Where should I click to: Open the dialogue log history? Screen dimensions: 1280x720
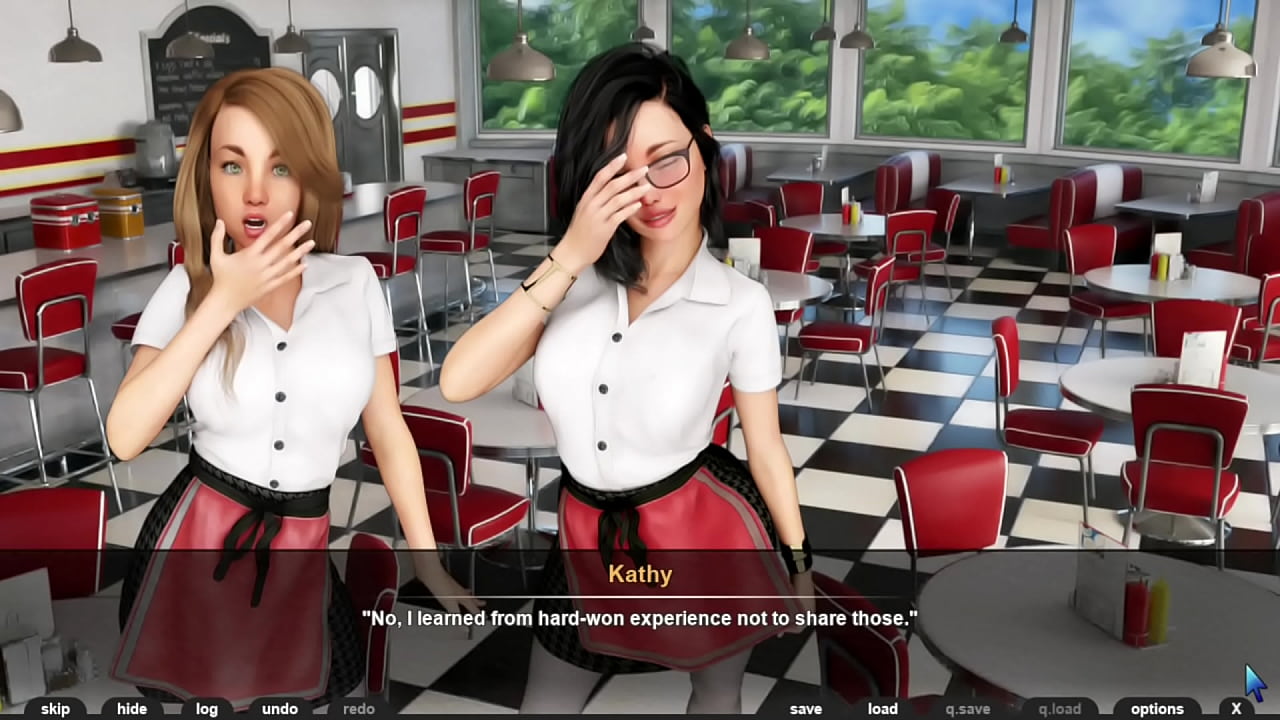[x=205, y=708]
